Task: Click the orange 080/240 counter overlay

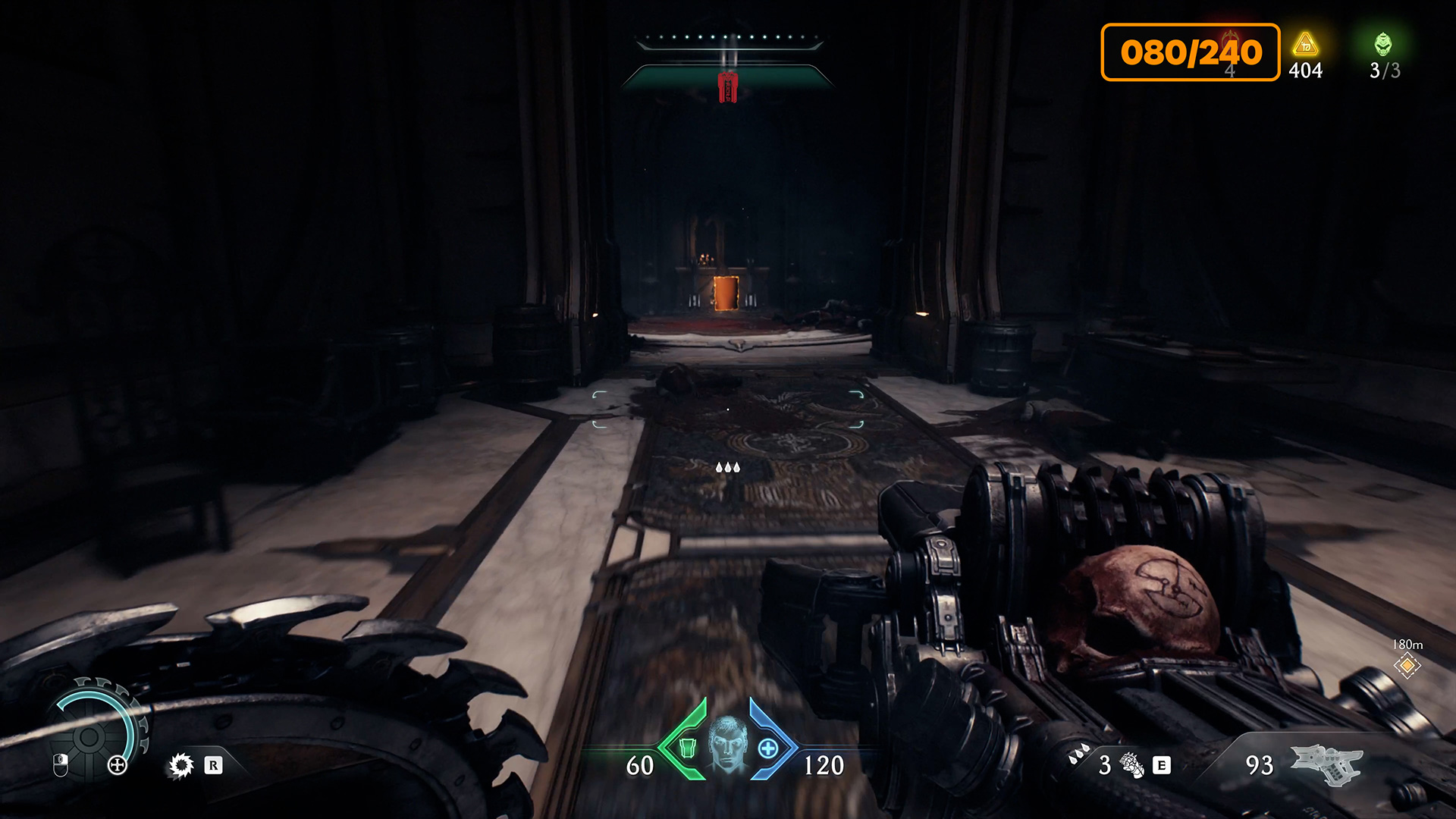Action: click(1190, 52)
